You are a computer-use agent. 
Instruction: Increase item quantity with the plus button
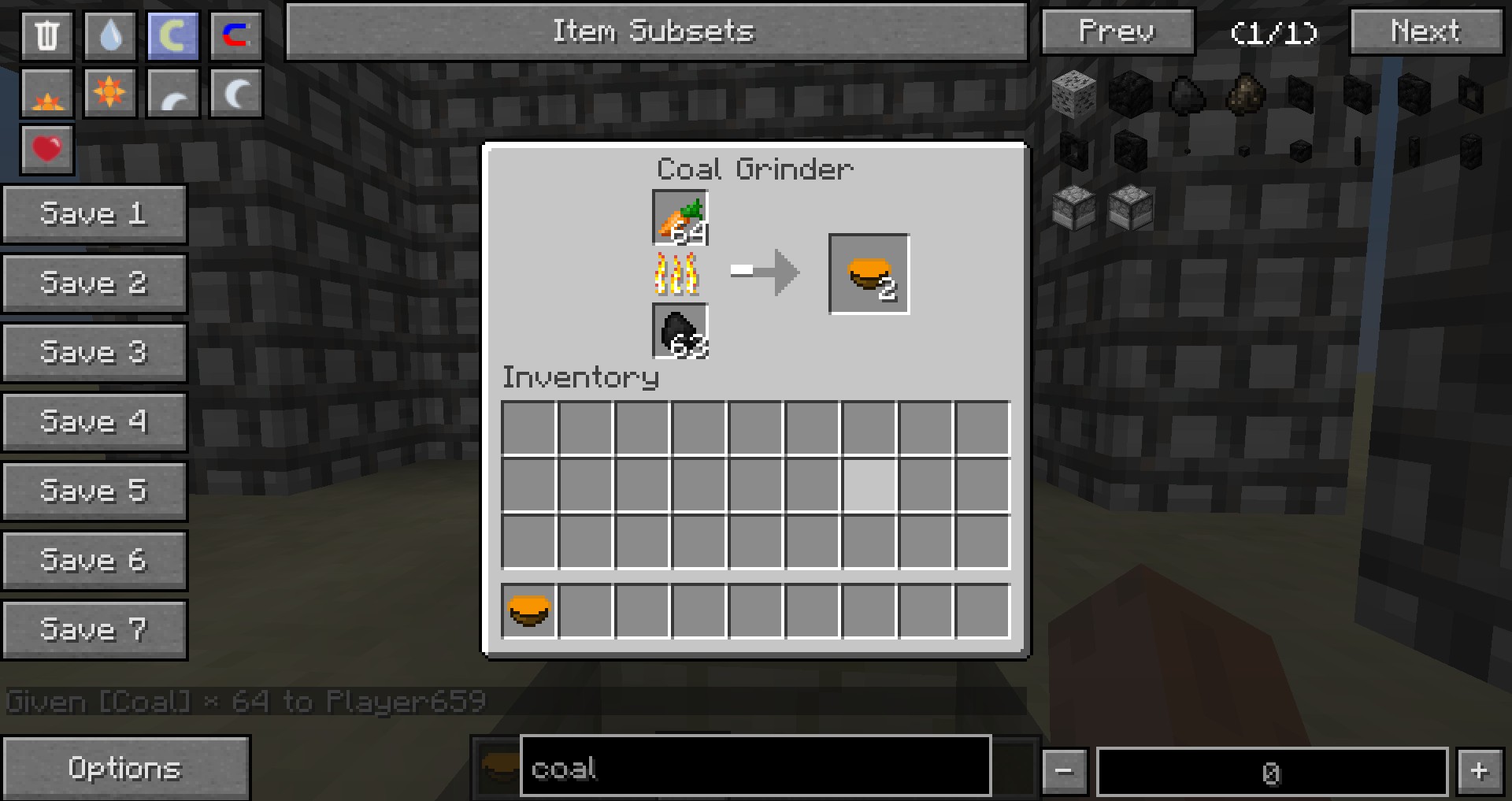click(x=1480, y=771)
